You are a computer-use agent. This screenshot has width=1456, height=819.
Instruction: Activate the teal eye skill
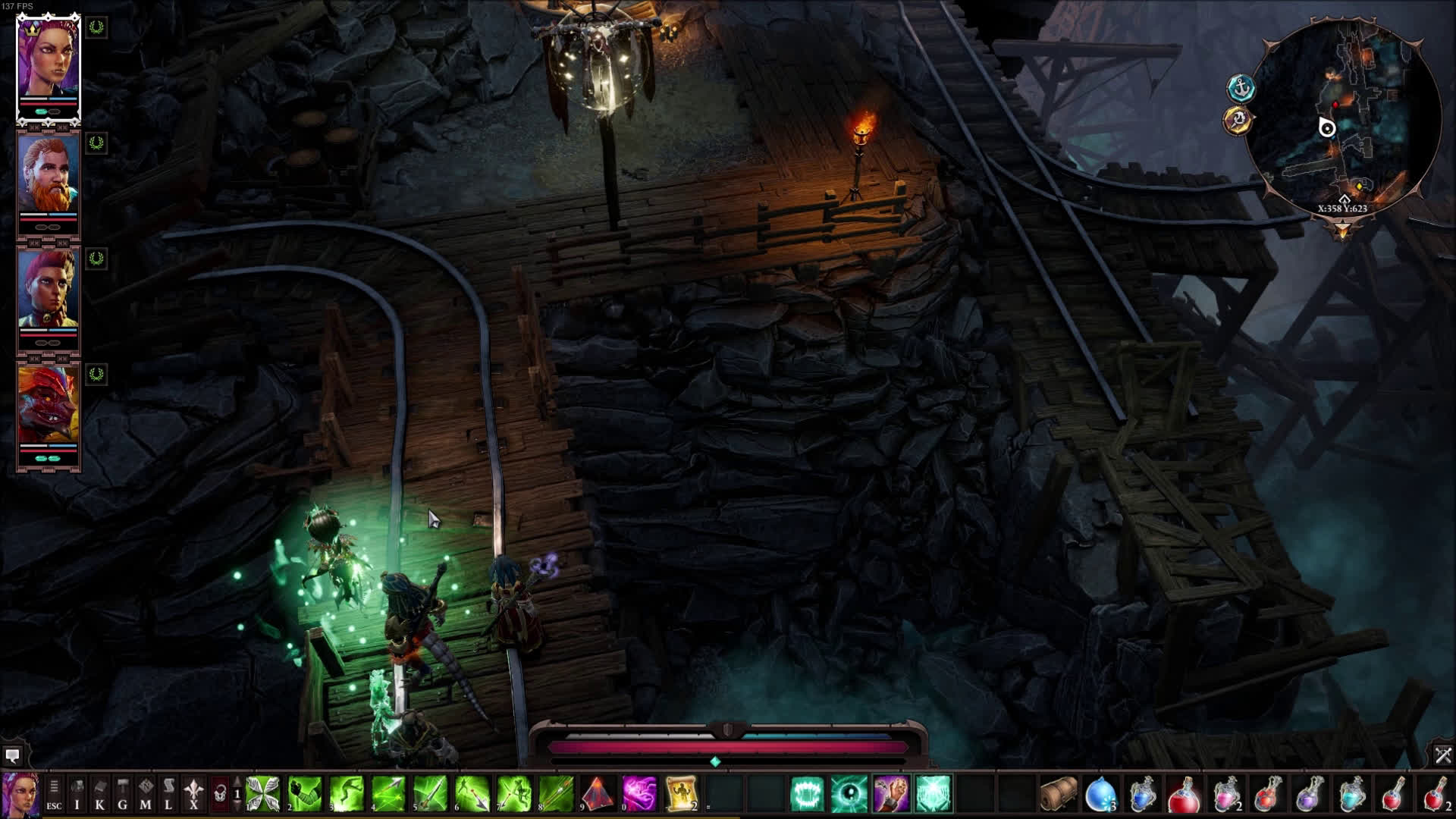click(849, 794)
